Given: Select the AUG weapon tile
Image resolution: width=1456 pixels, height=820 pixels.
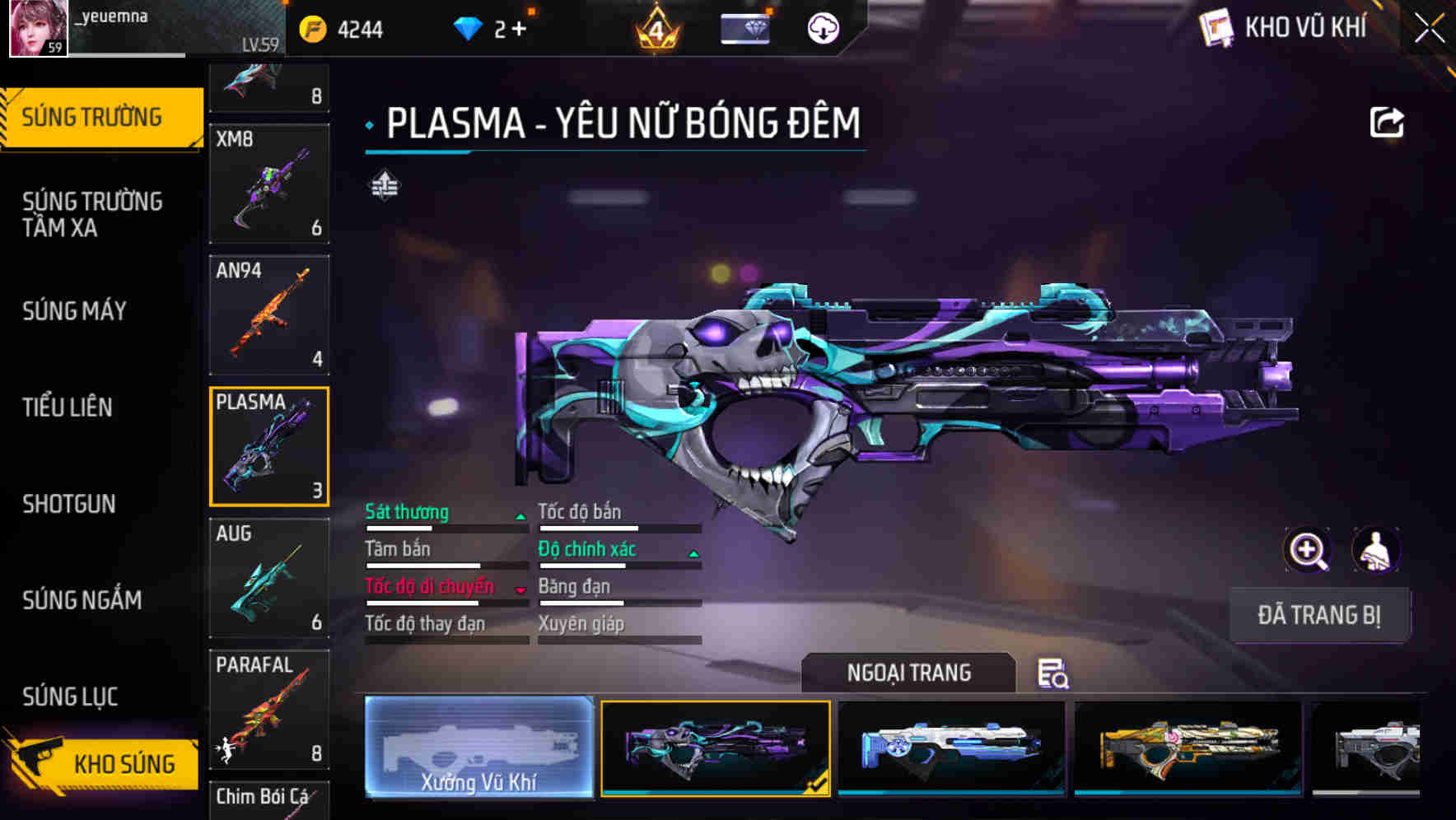Looking at the screenshot, I should pyautogui.click(x=269, y=577).
